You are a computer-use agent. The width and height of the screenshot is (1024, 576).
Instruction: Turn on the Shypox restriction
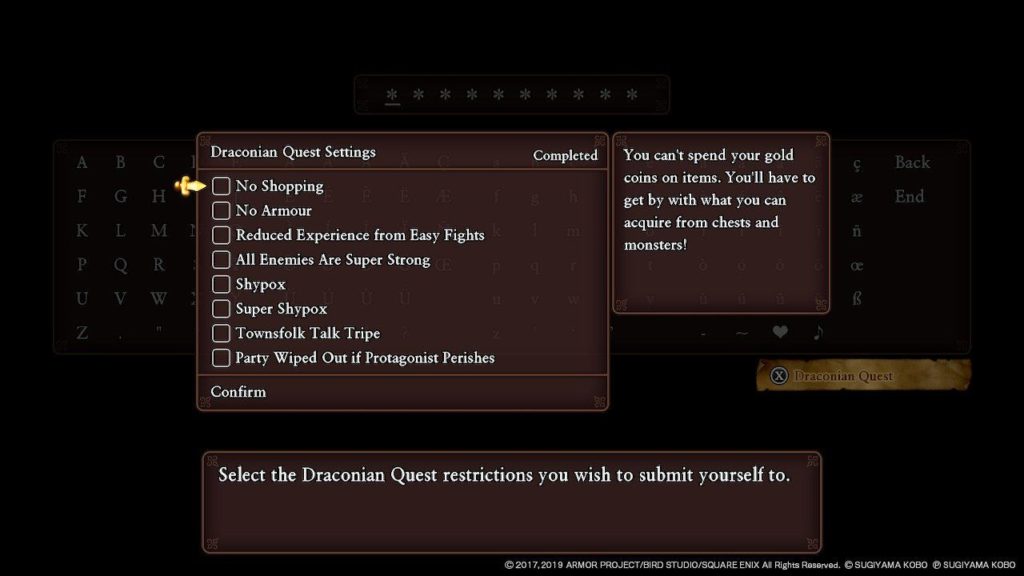tap(221, 284)
